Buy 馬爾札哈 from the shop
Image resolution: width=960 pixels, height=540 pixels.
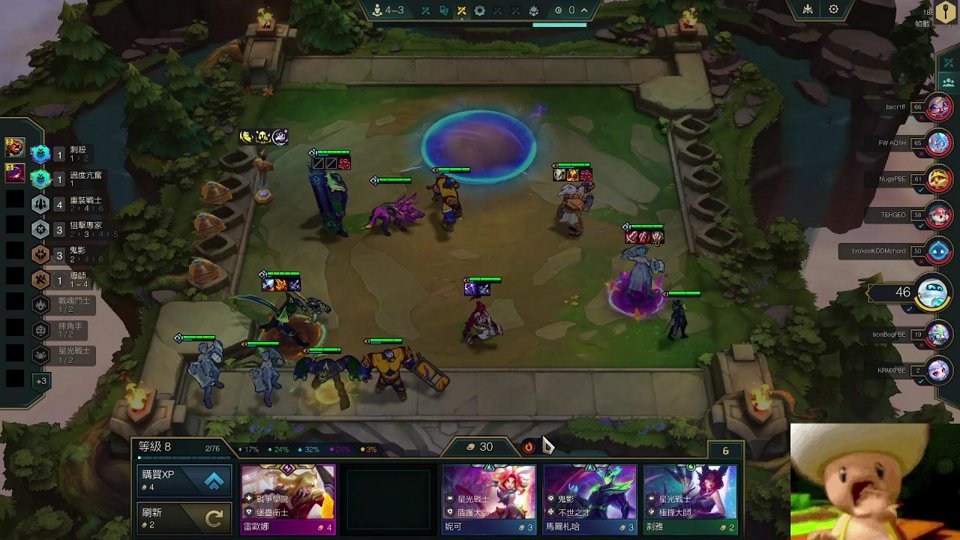coord(590,498)
